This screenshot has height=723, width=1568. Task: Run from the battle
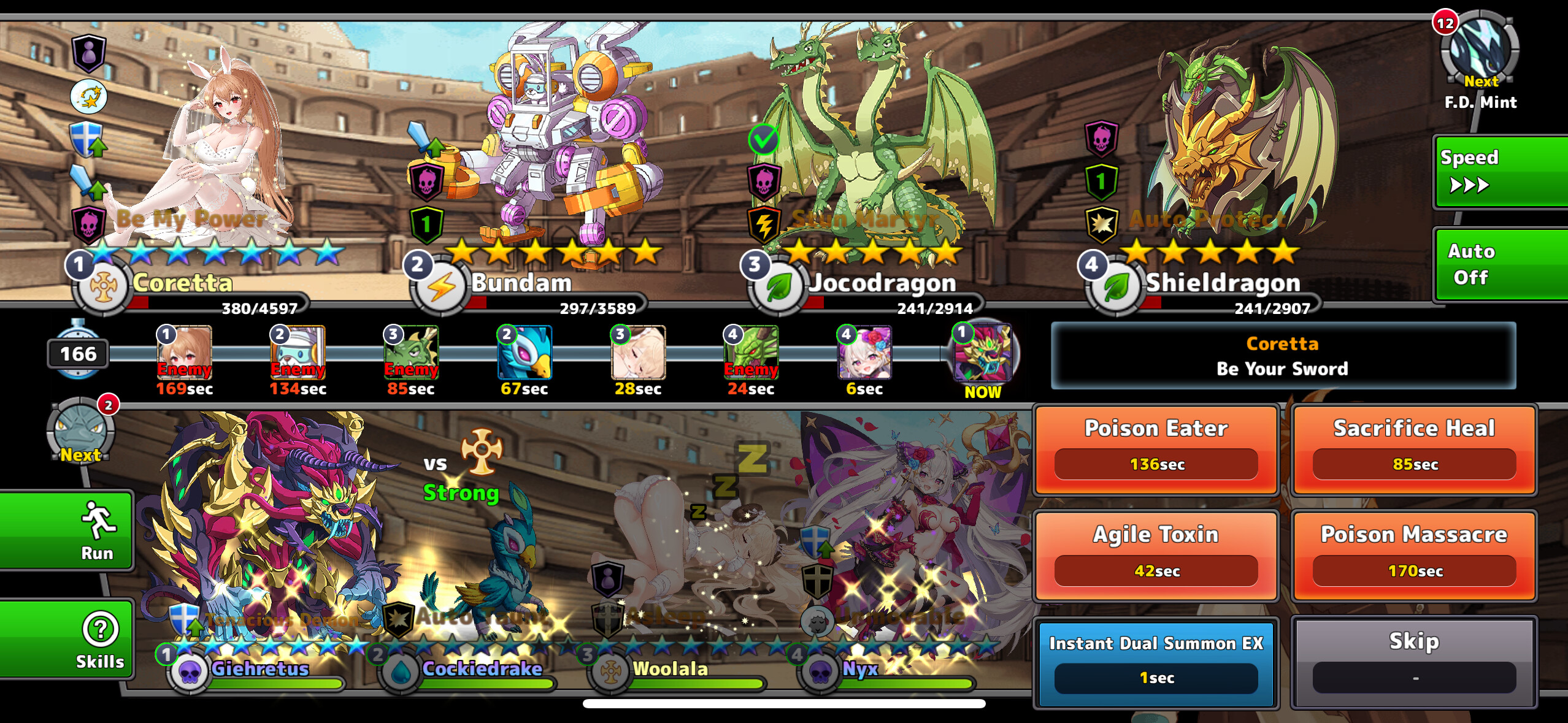click(67, 531)
